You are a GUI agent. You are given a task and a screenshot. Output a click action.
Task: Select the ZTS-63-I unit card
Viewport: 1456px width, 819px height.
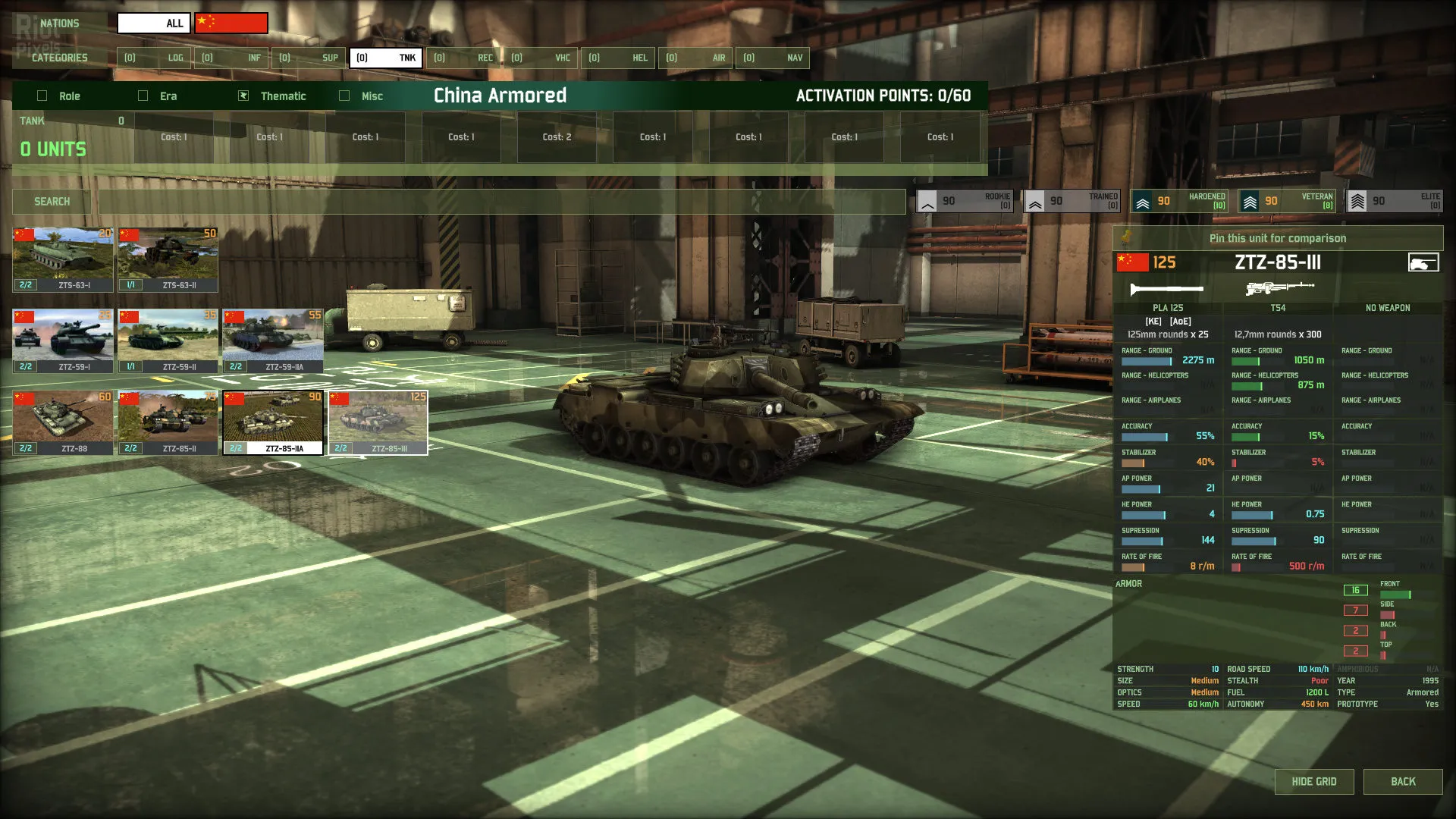[x=63, y=259]
